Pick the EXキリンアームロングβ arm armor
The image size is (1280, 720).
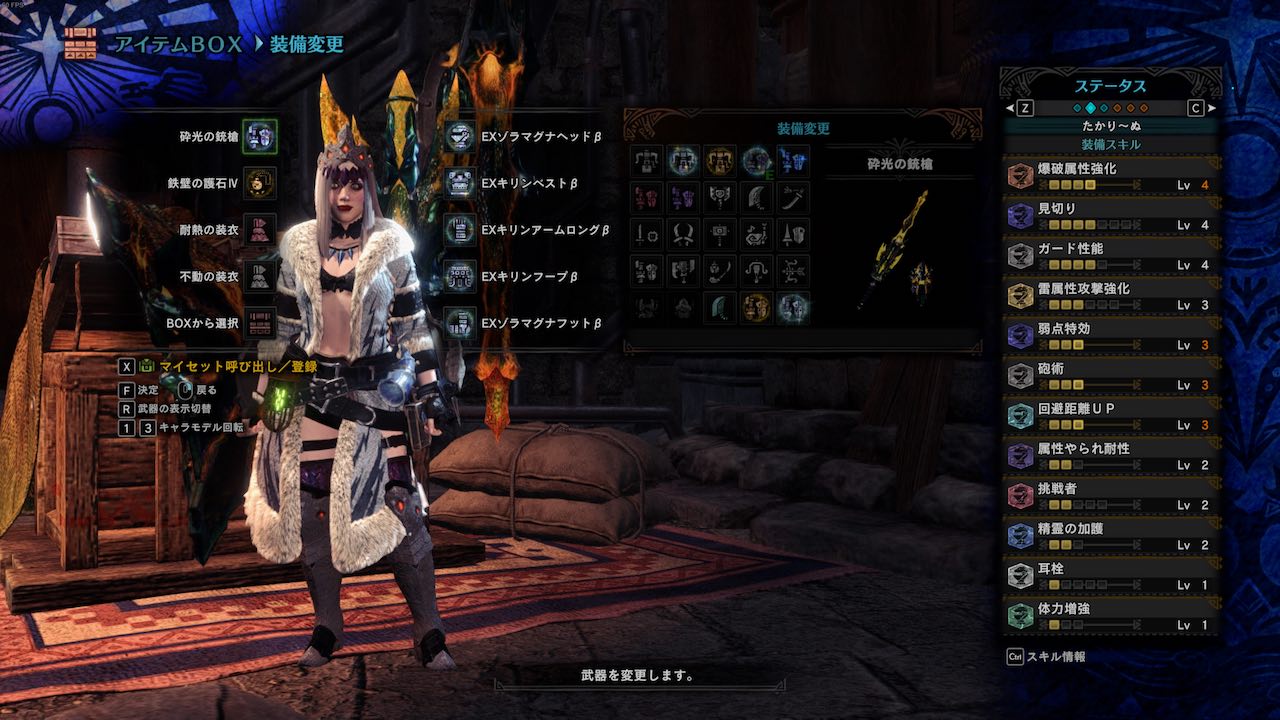point(460,229)
